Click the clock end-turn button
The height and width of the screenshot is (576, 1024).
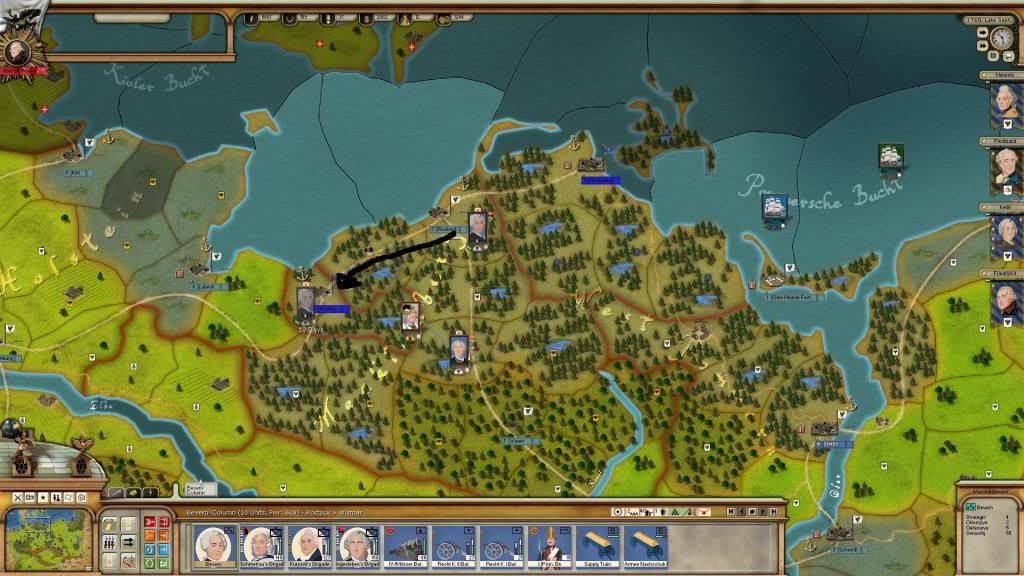point(1001,38)
